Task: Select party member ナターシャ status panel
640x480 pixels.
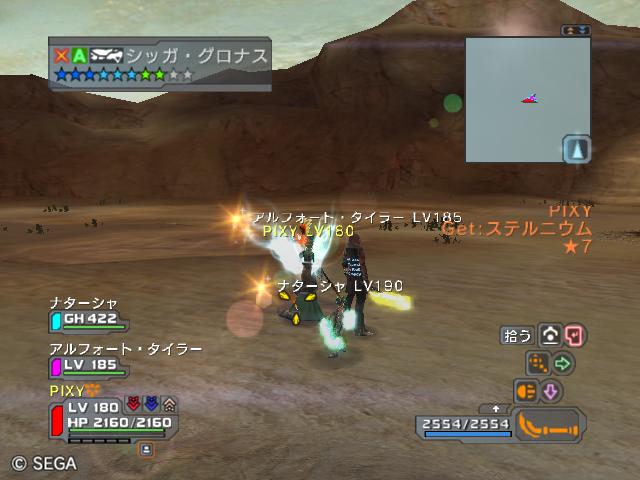Action: (x=88, y=314)
